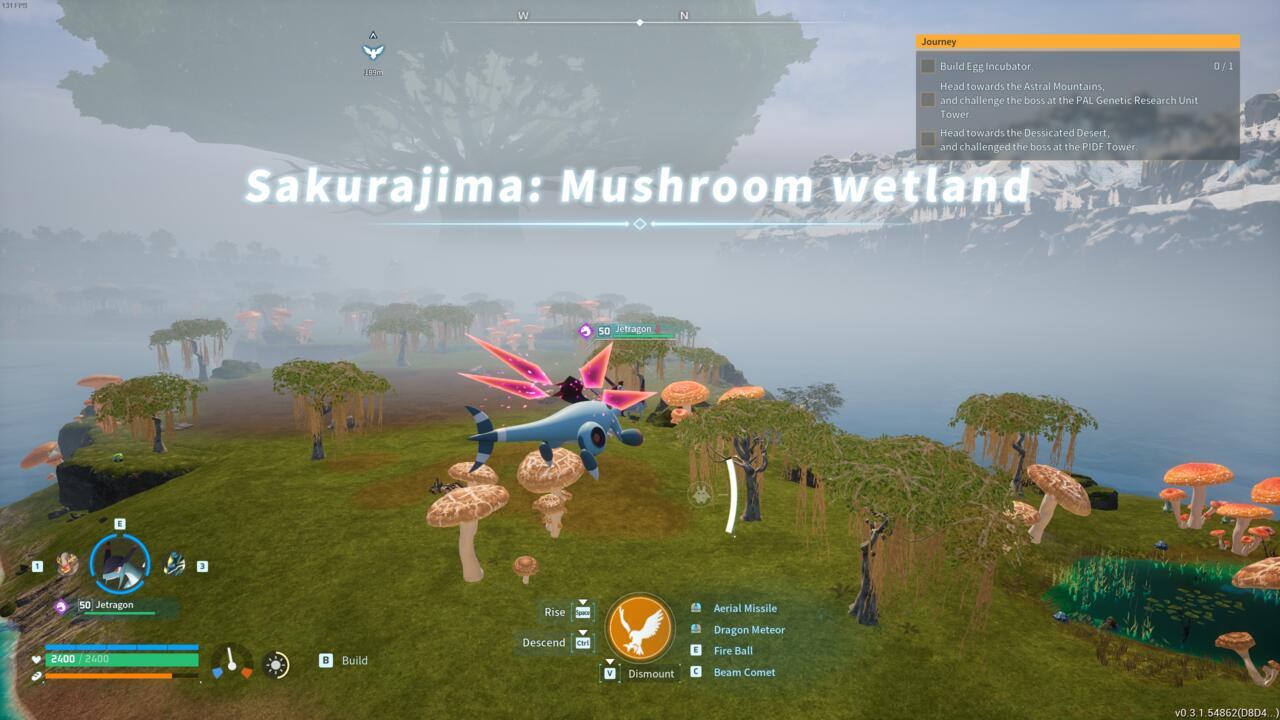
Task: Check the Astral Mountains boss objective
Action: coord(925,100)
